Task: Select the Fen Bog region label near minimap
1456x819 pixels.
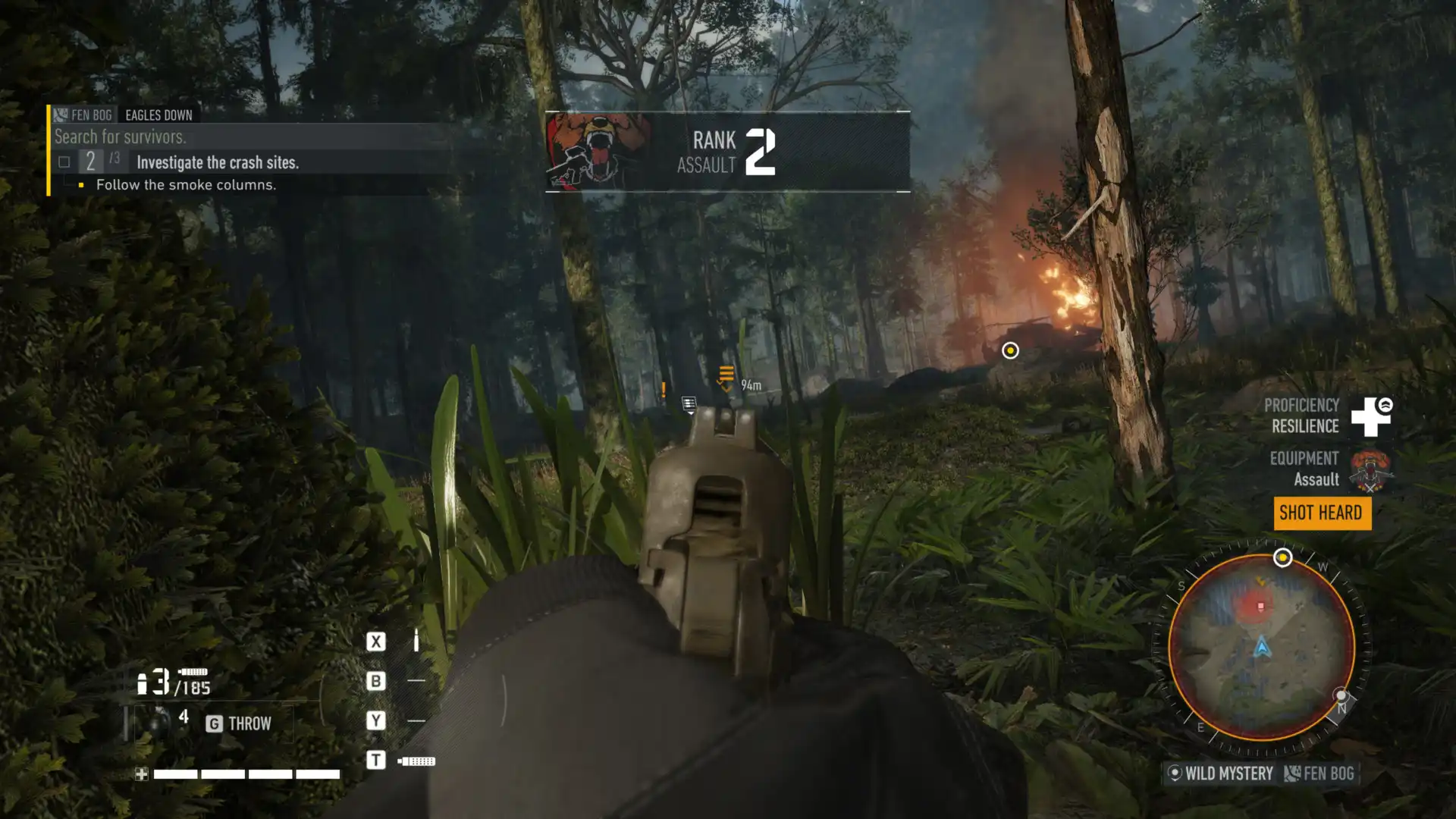Action: click(1319, 773)
